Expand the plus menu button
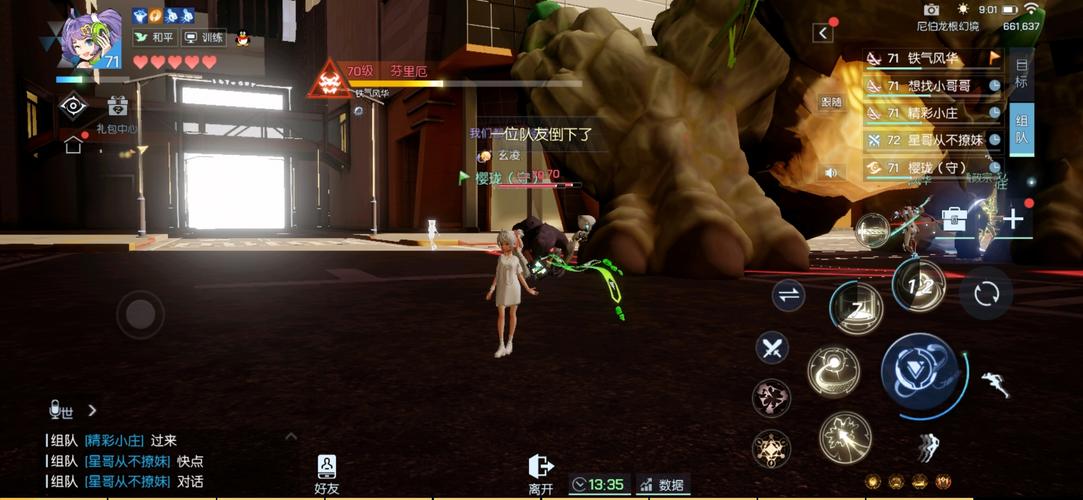The width and height of the screenshot is (1083, 500). click(x=1013, y=219)
